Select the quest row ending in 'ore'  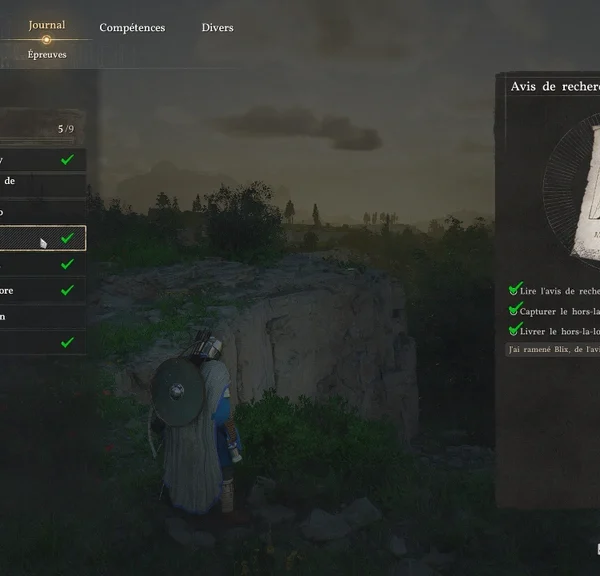coord(42,290)
